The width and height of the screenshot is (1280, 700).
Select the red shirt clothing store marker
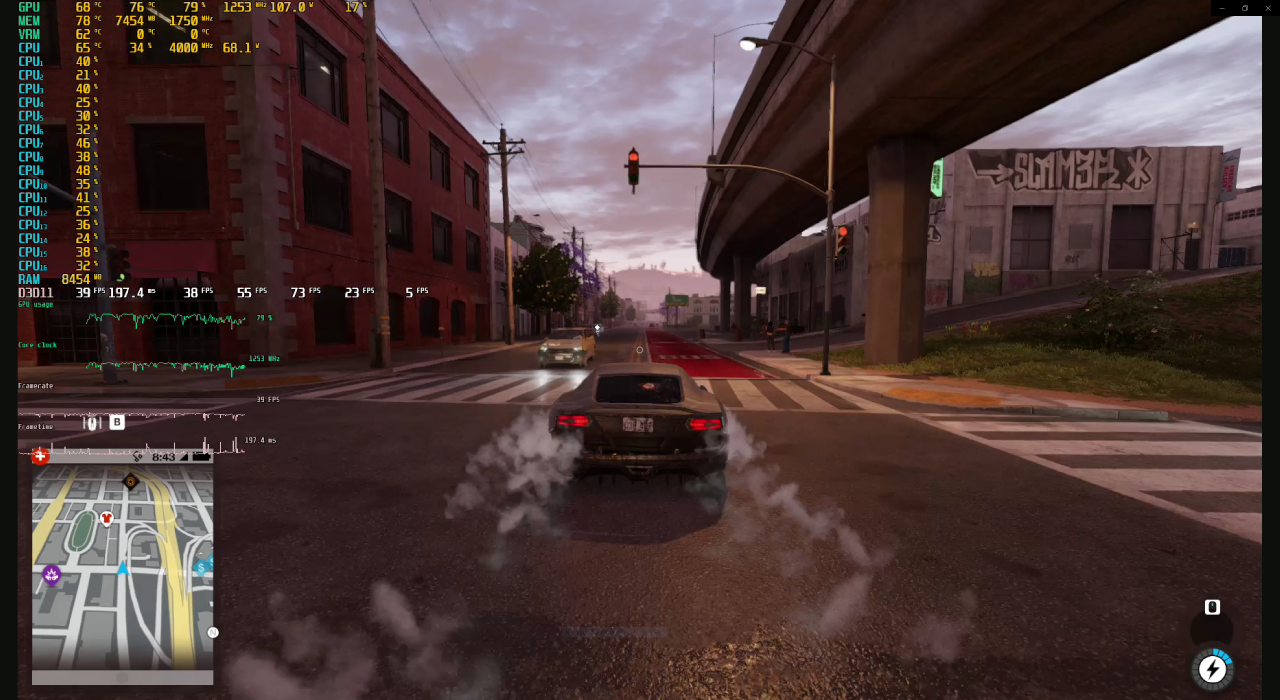[107, 518]
